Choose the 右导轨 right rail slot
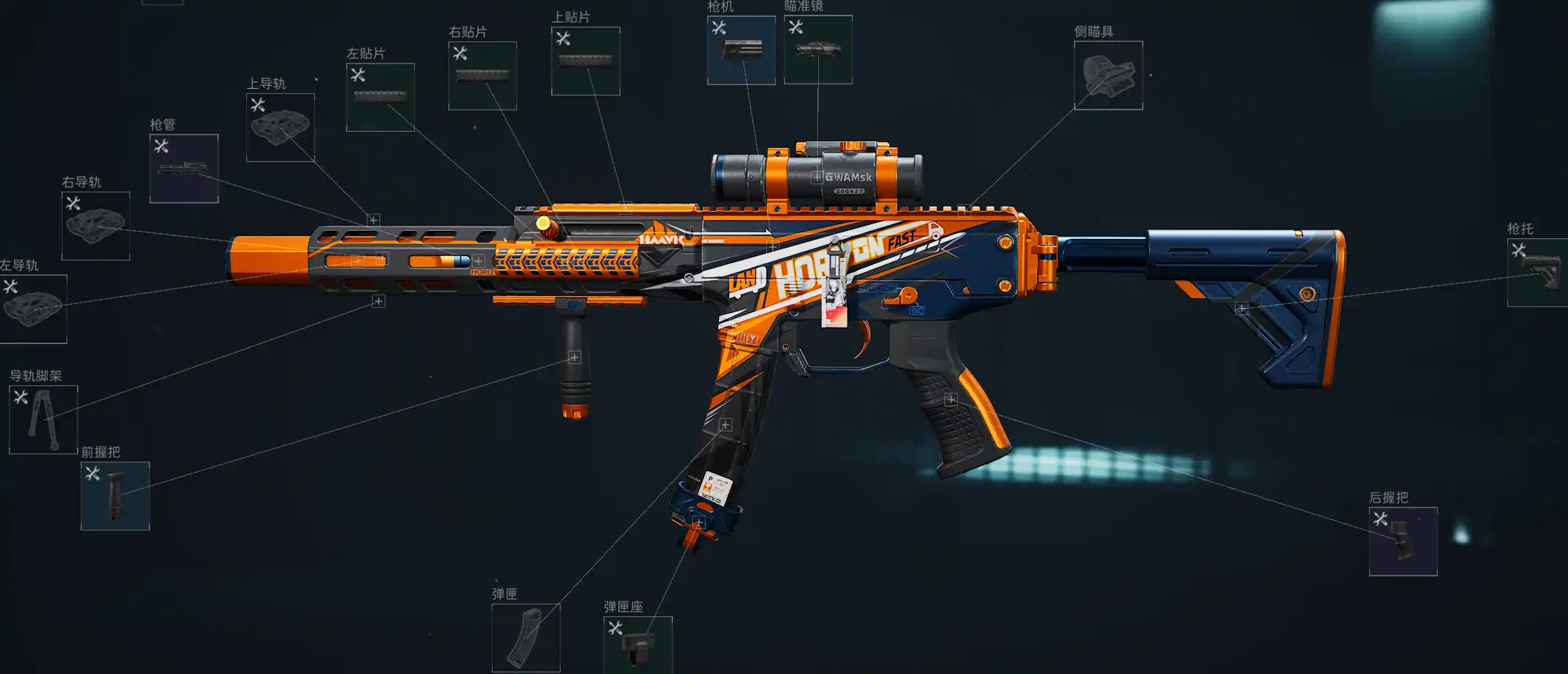This screenshot has height=674, width=1568. point(95,226)
